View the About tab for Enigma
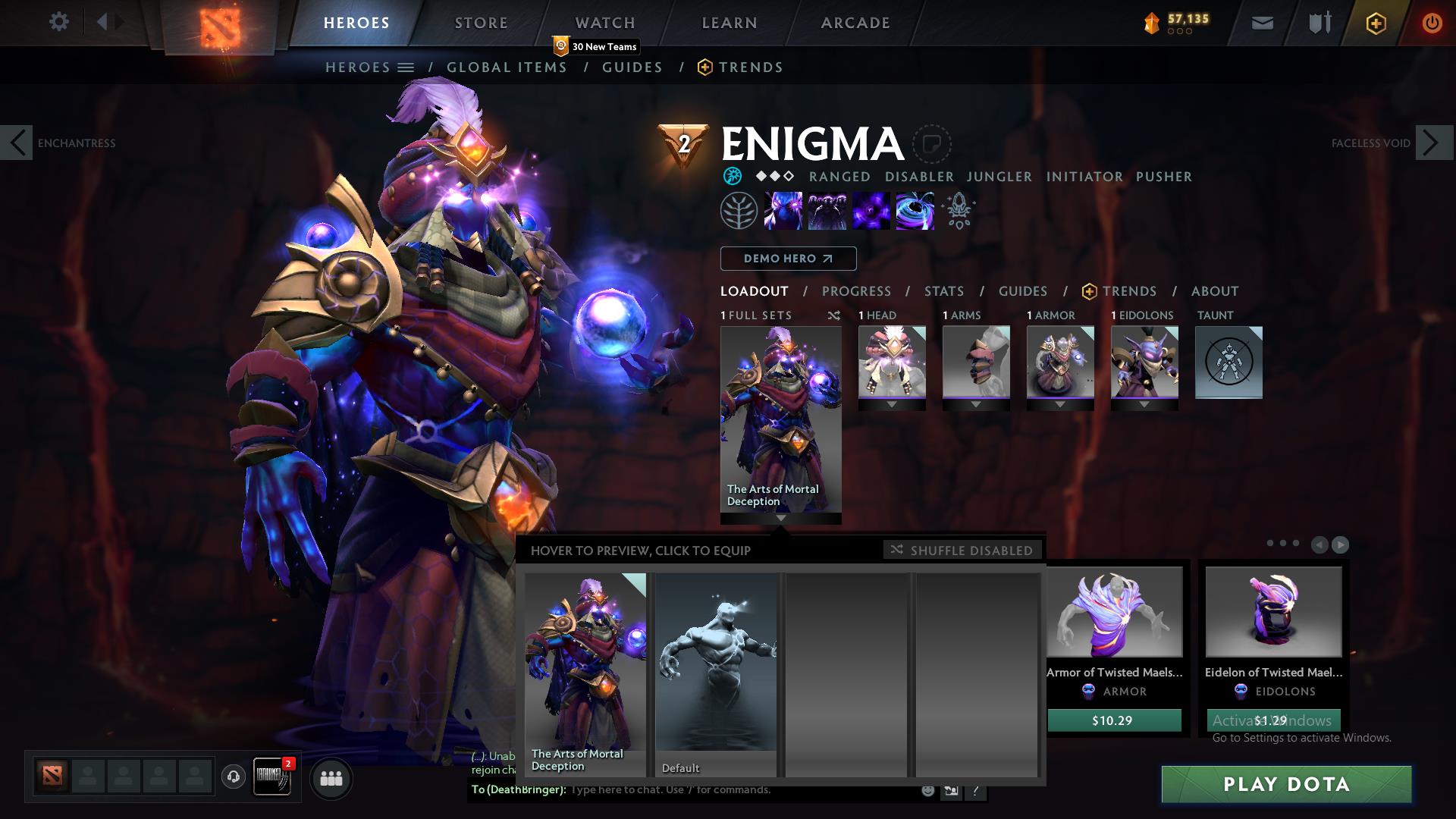 click(1215, 291)
